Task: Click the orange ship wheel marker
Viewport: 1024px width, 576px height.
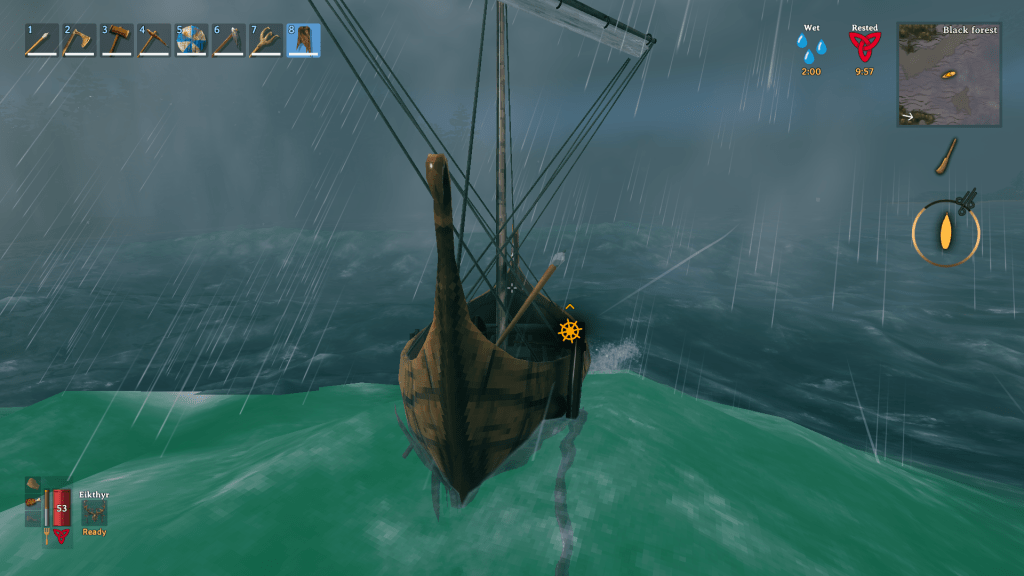Action: point(570,331)
